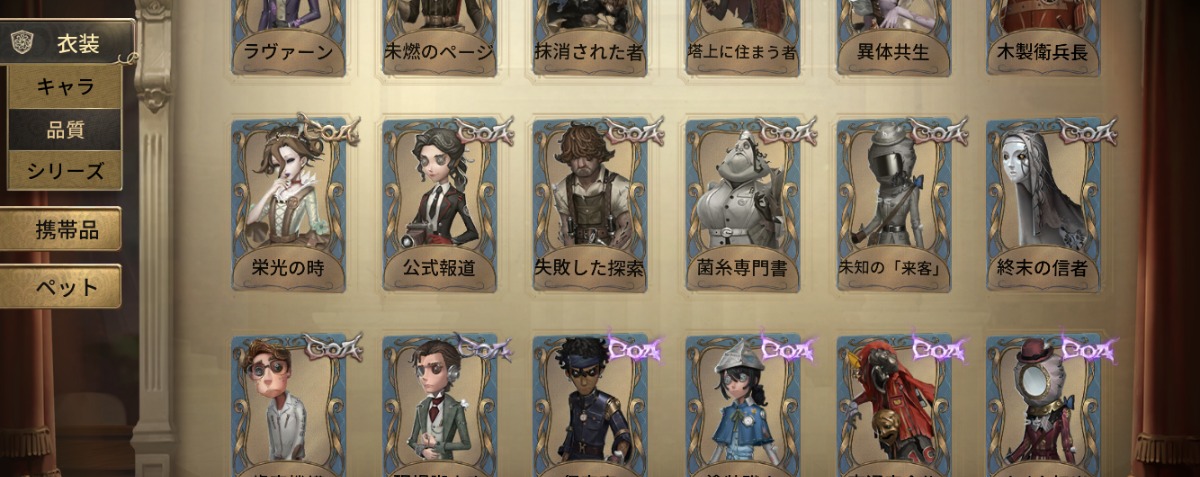Viewport: 1200px width, 477px height.
Task: Open the 携帯品 accessories tab
Action: [66, 230]
